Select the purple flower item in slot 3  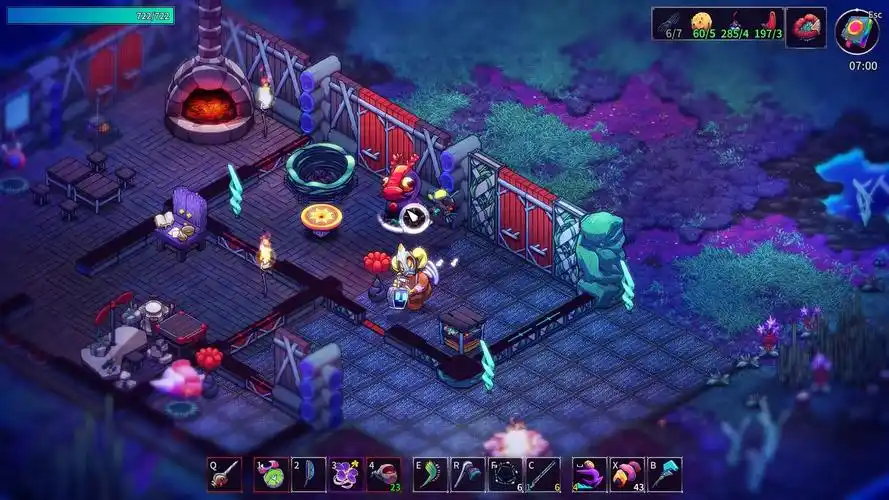point(345,473)
